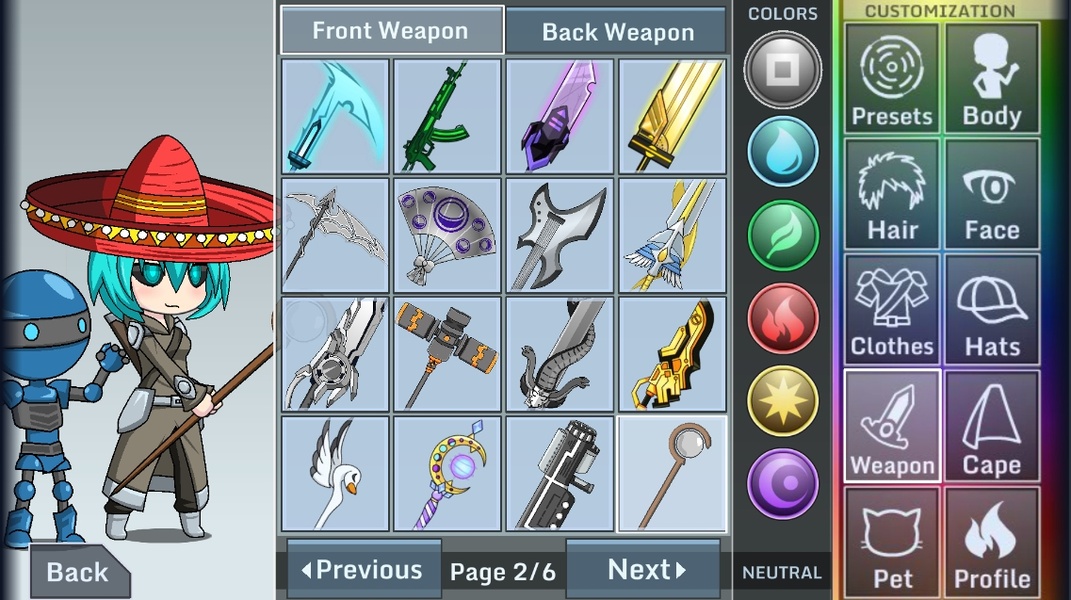Open the Pet menu
Image resolution: width=1071 pixels, height=600 pixels.
891,541
